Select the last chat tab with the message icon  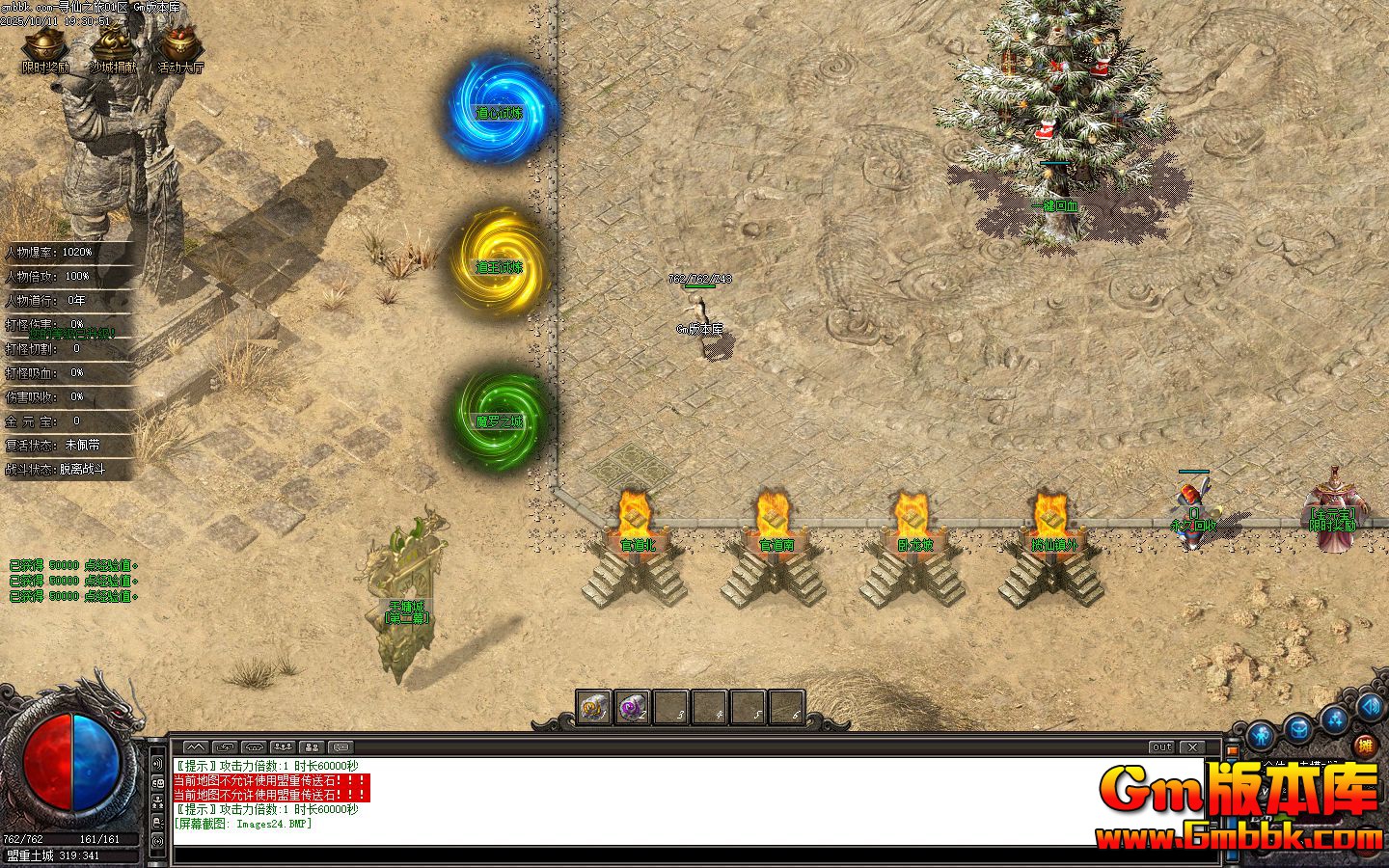pos(340,747)
